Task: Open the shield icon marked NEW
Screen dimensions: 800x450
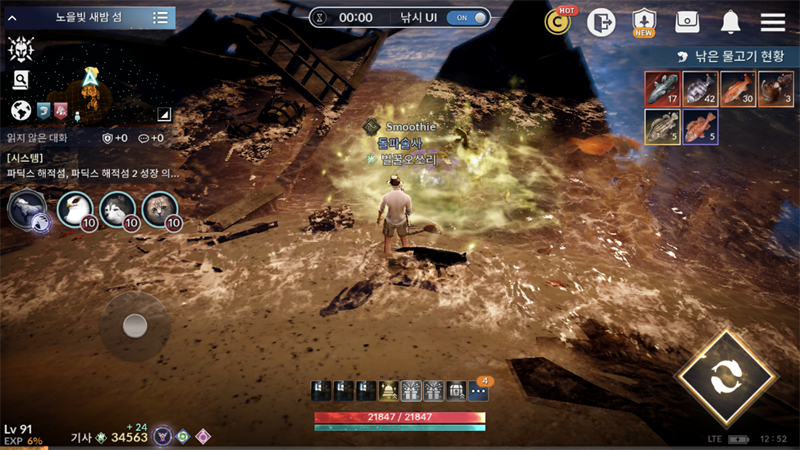Action: pos(644,22)
